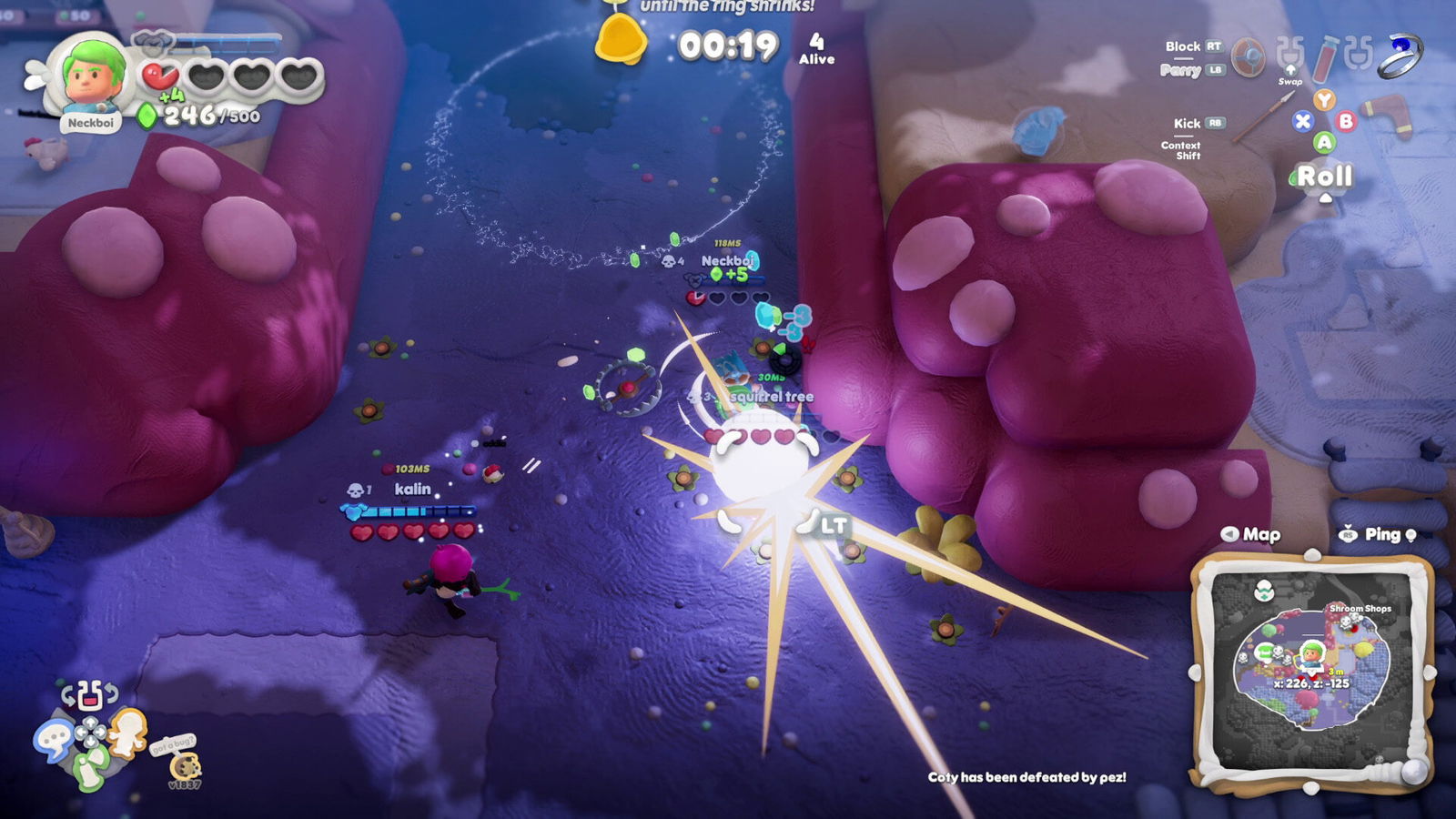
Task: Open the full Map view
Action: coord(1251,534)
